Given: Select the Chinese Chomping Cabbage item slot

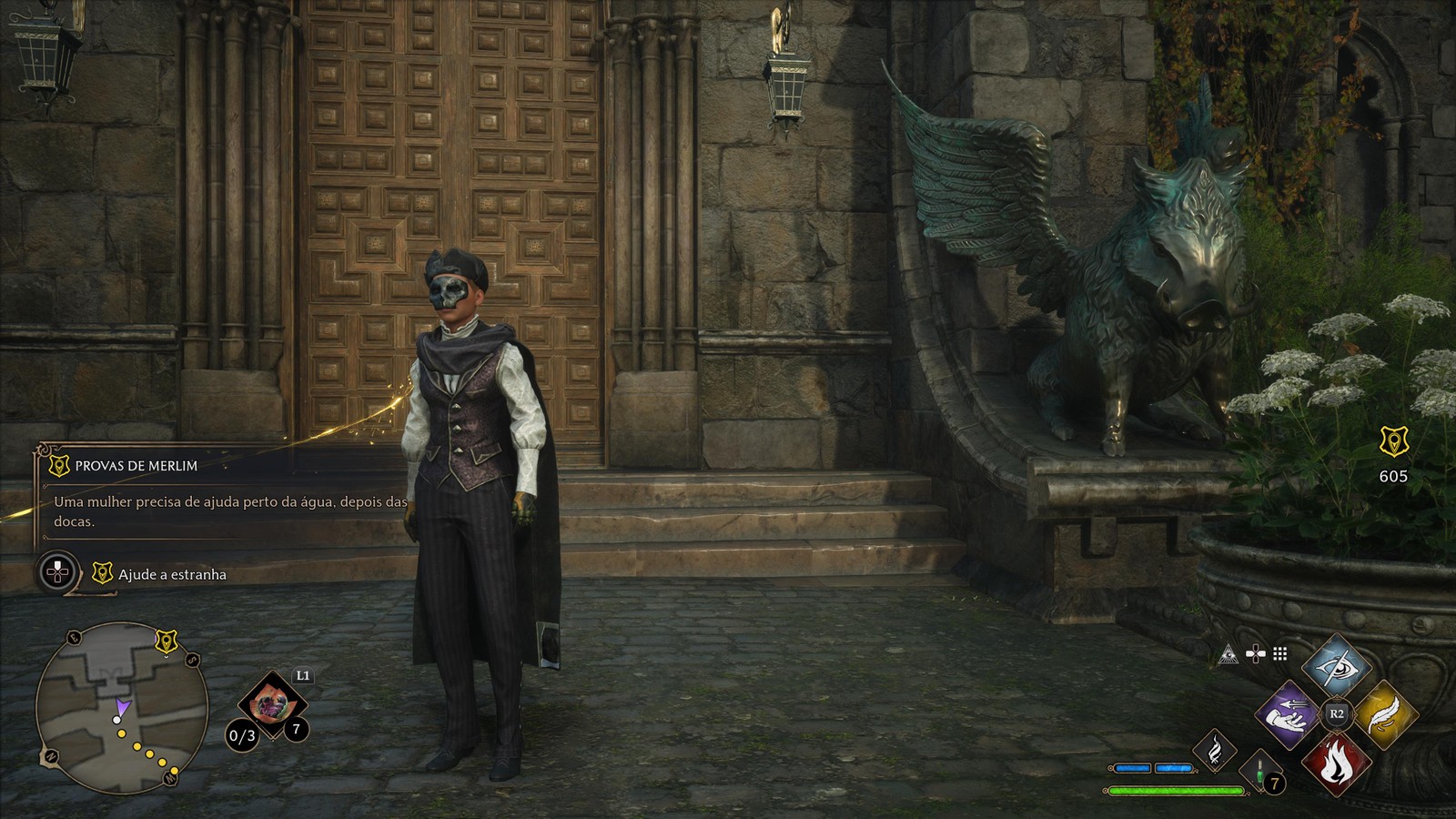Looking at the screenshot, I should click(270, 703).
